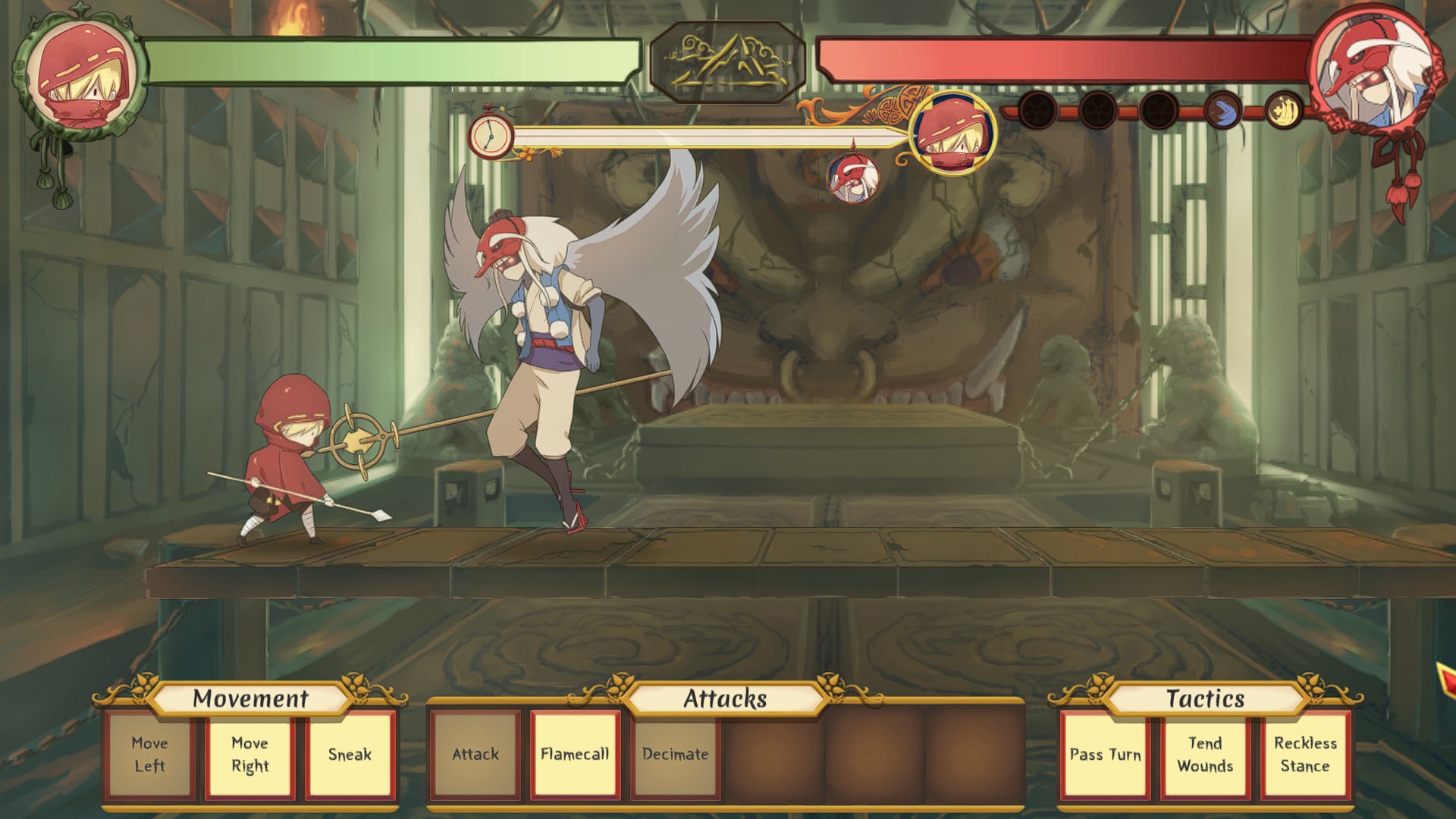The width and height of the screenshot is (1456, 819).
Task: Click the tengu's turn marker below the timeline
Action: [x=853, y=179]
